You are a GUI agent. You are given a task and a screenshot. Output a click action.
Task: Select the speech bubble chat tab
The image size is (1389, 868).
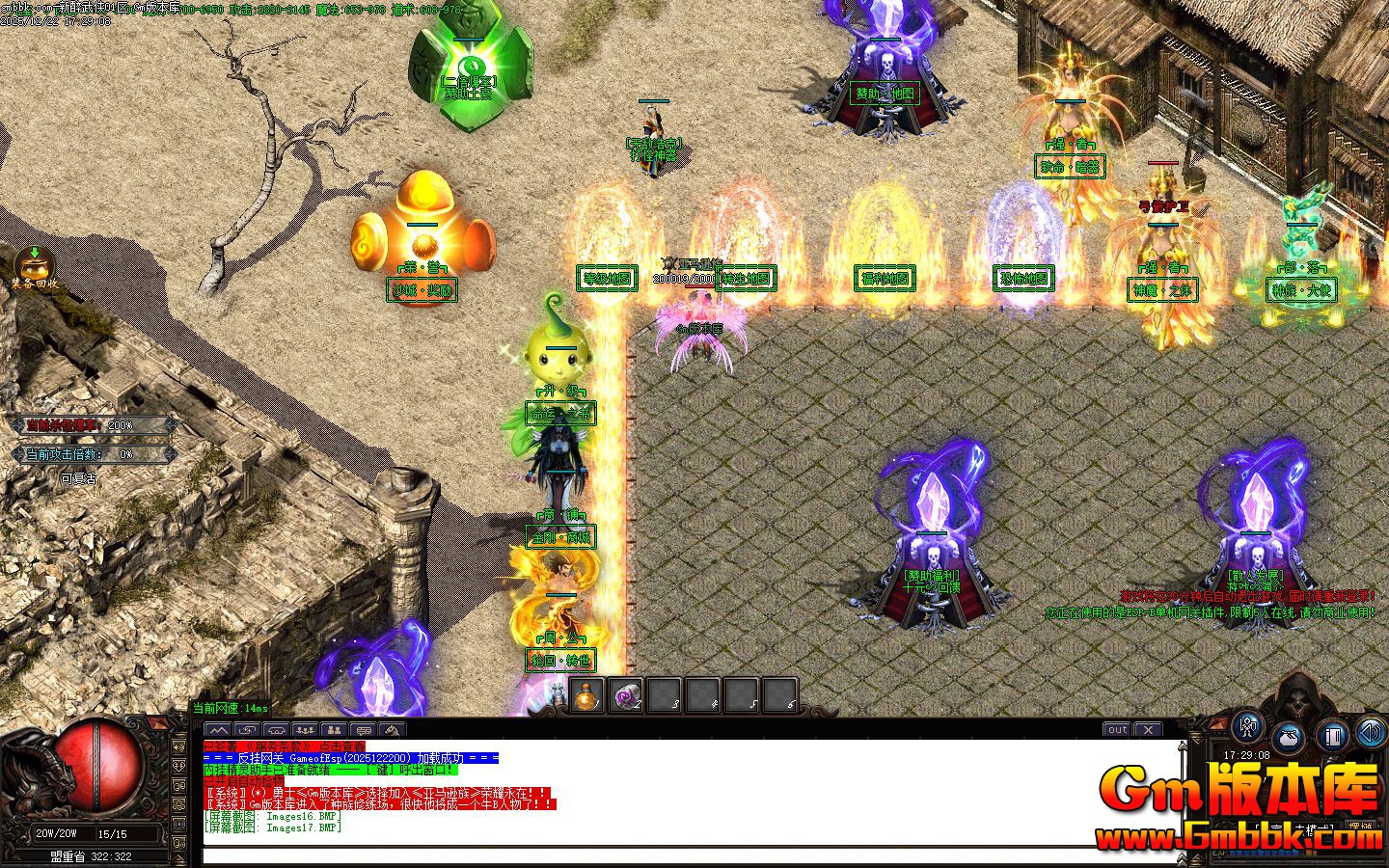(363, 730)
